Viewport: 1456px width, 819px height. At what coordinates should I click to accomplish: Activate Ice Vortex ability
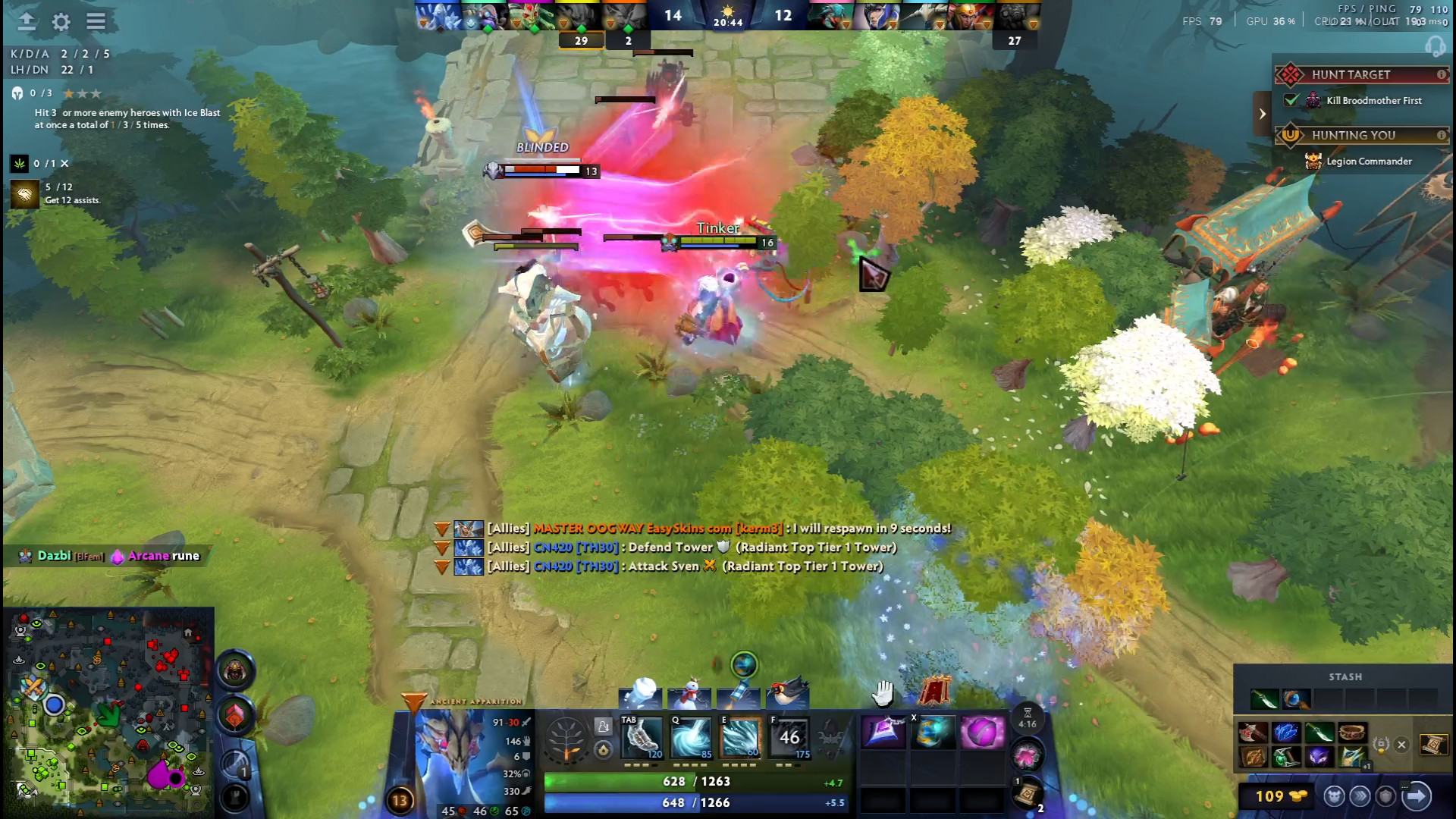point(692,737)
